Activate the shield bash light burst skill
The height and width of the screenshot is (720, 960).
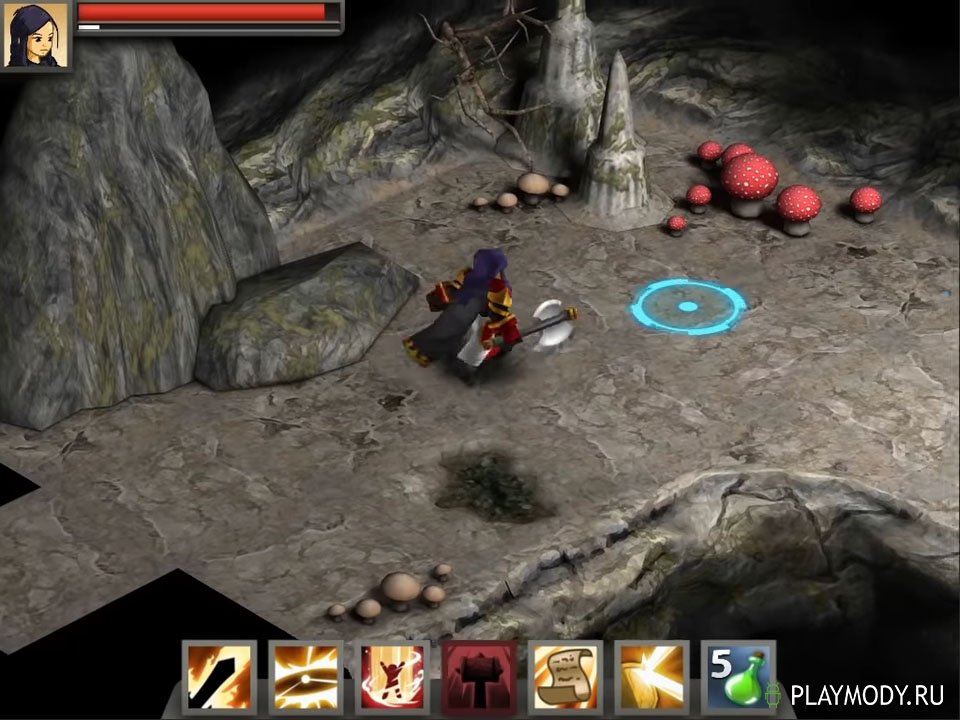click(652, 677)
